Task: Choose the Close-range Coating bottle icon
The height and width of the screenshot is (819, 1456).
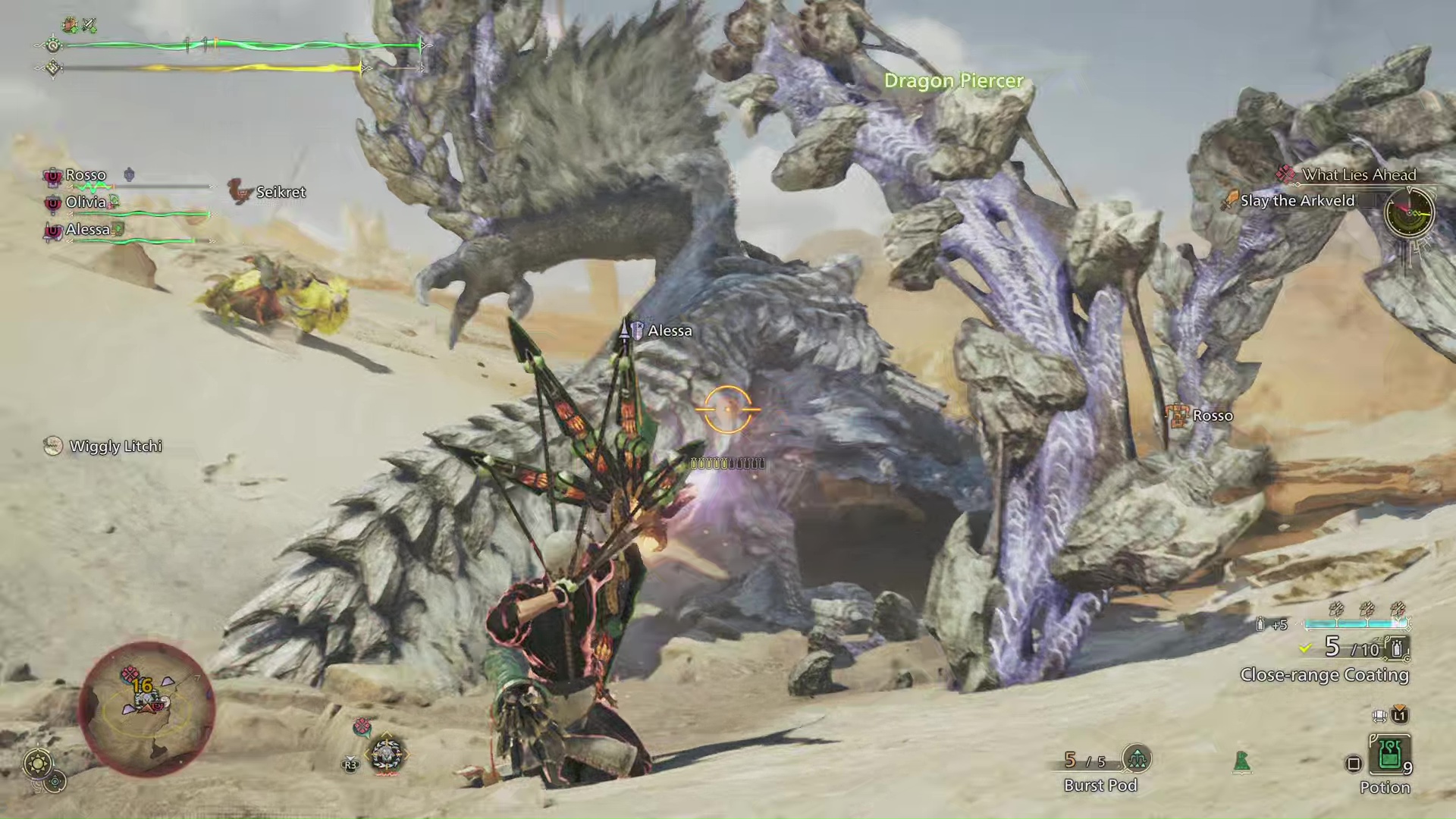Action: click(x=1396, y=648)
